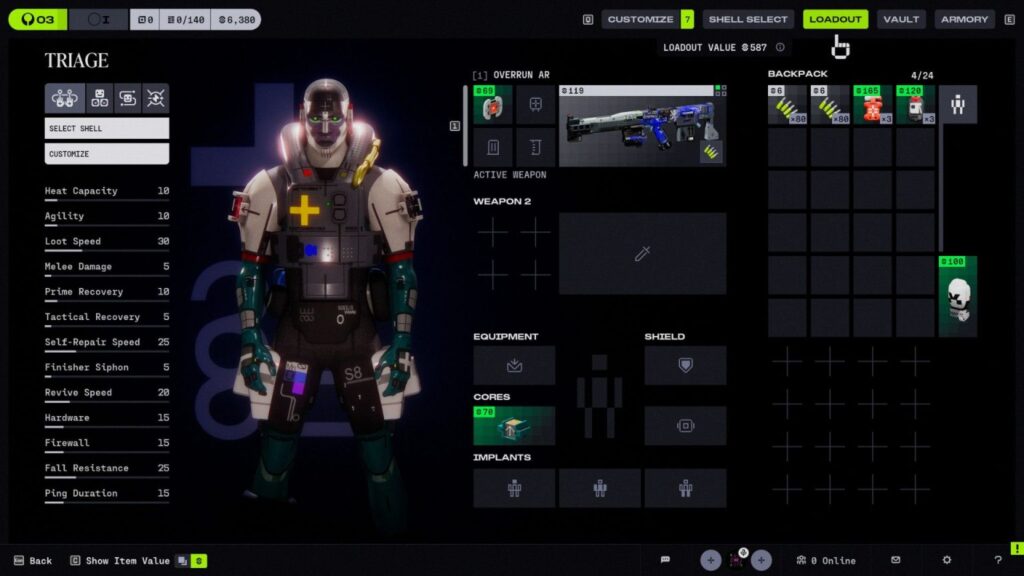The height and width of the screenshot is (576, 1024).
Task: Open the empty Shield slot
Action: [685, 365]
